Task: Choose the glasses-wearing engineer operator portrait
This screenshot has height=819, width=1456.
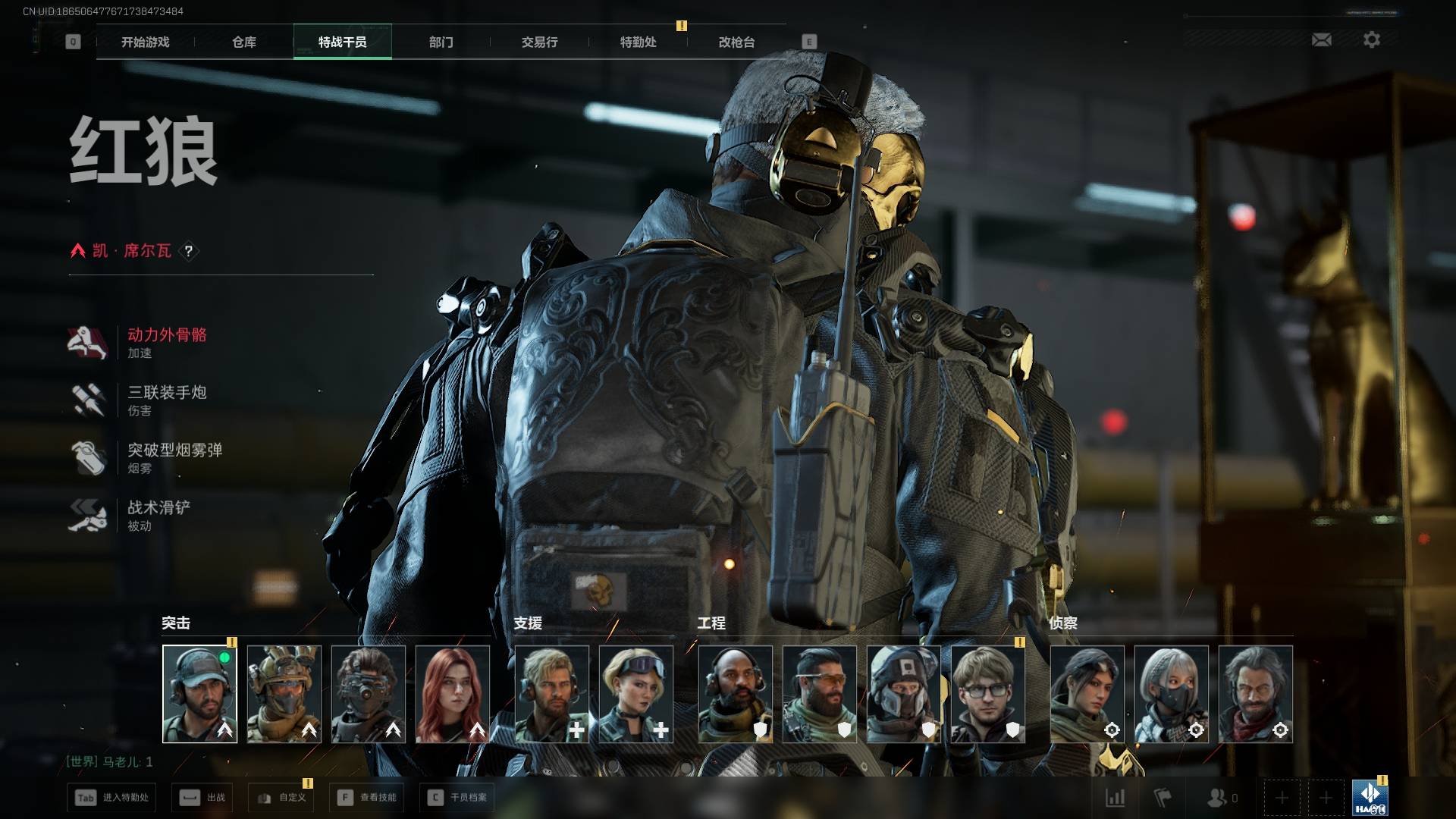Action: (987, 694)
